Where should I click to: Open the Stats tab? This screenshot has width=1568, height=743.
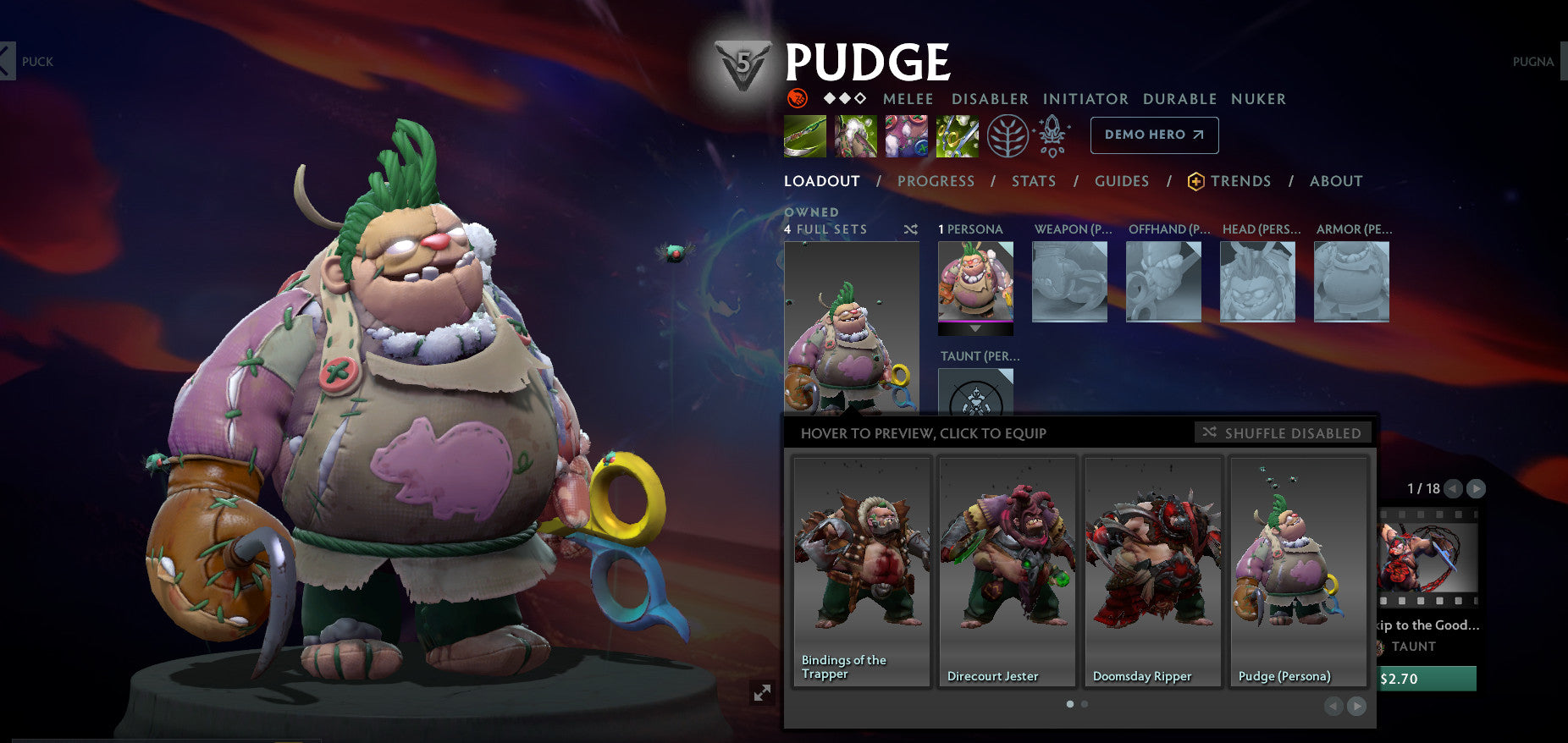coord(1034,180)
